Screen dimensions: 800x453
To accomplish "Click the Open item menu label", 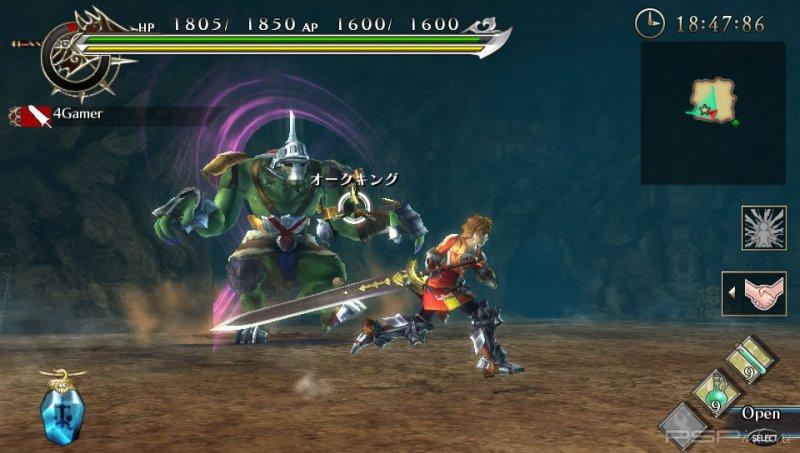I will click(x=760, y=413).
